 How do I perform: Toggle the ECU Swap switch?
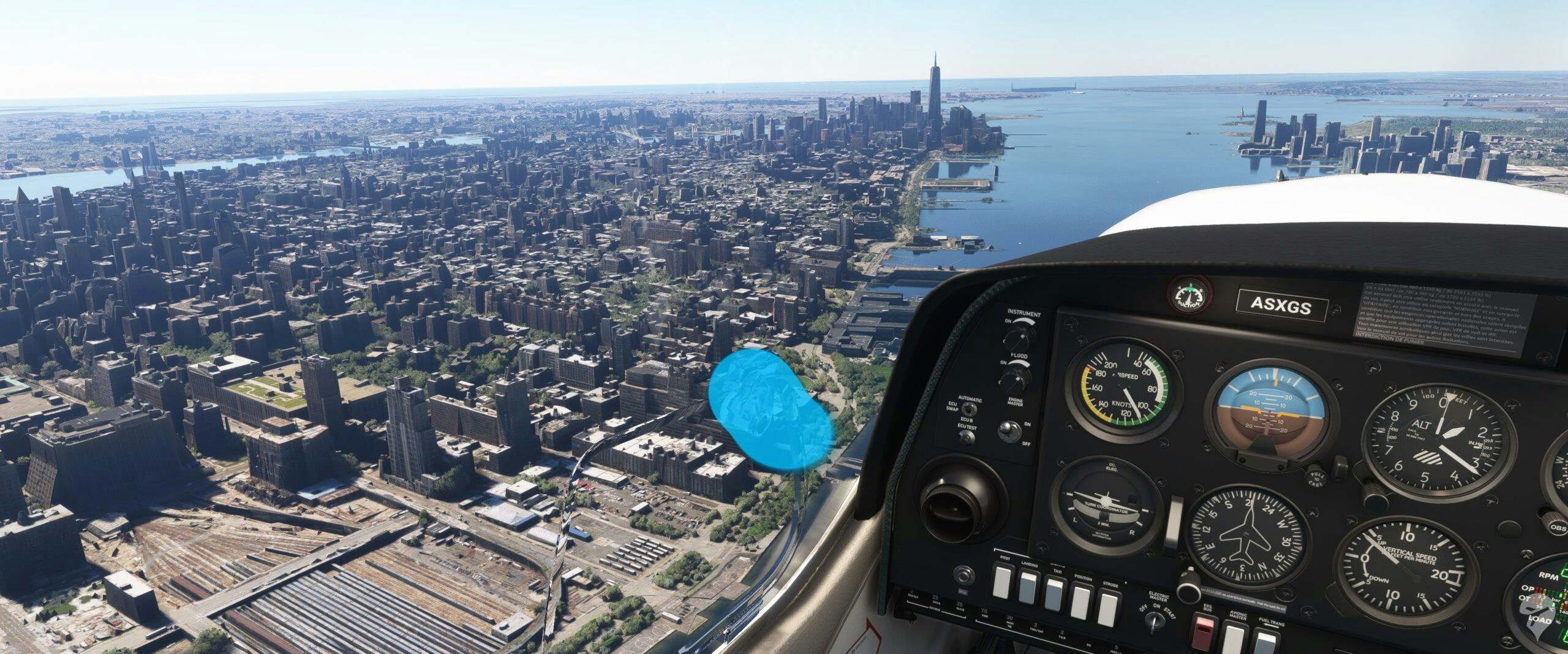click(x=968, y=410)
